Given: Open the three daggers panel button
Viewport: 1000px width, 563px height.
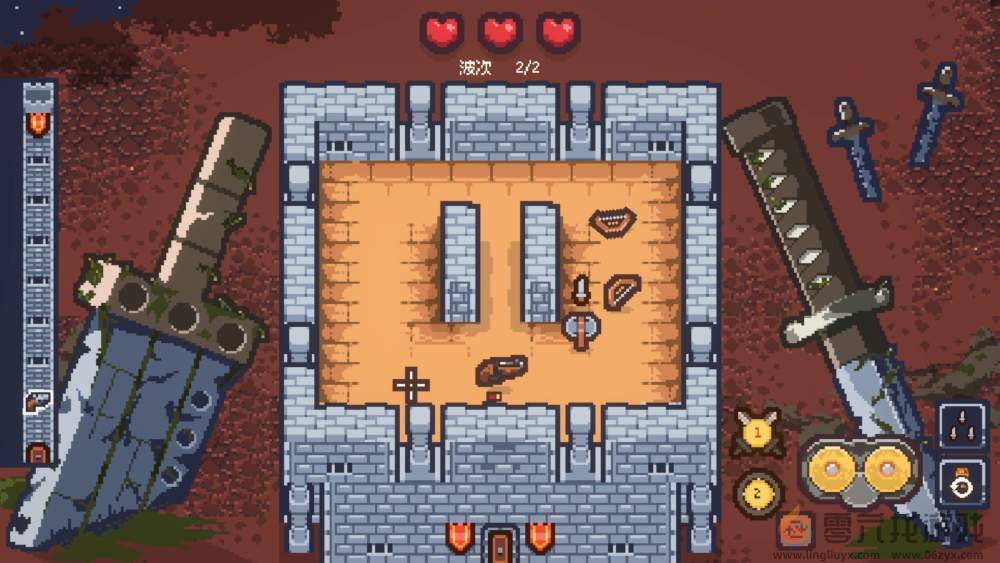Looking at the screenshot, I should click(962, 427).
